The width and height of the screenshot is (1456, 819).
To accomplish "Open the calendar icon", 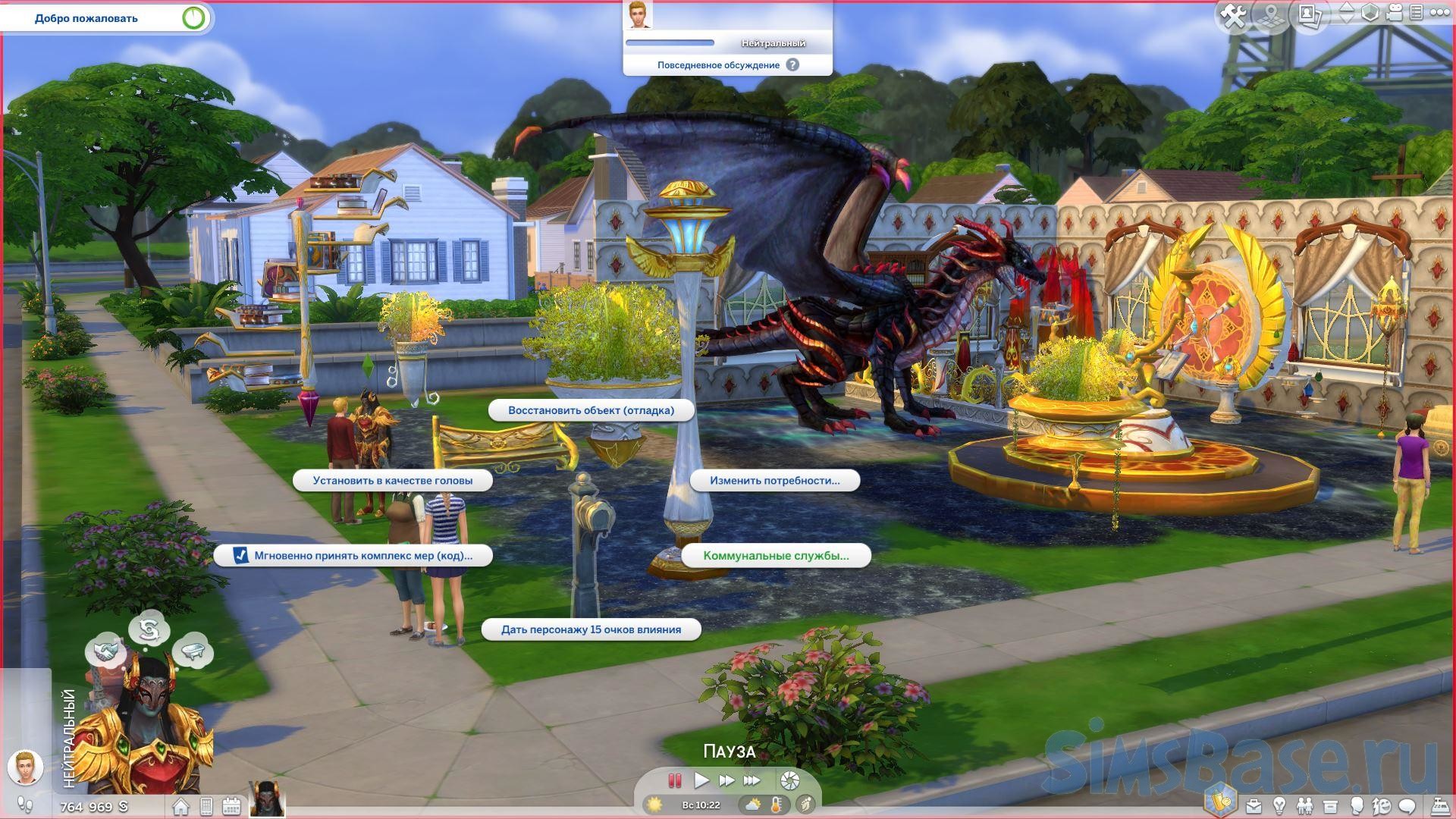I will [231, 806].
